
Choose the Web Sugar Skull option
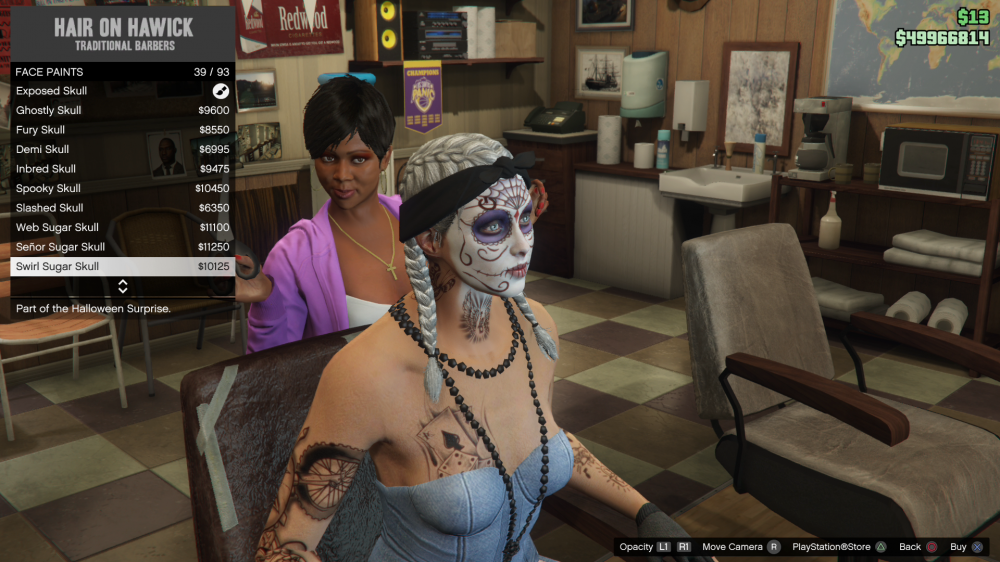tap(122, 228)
